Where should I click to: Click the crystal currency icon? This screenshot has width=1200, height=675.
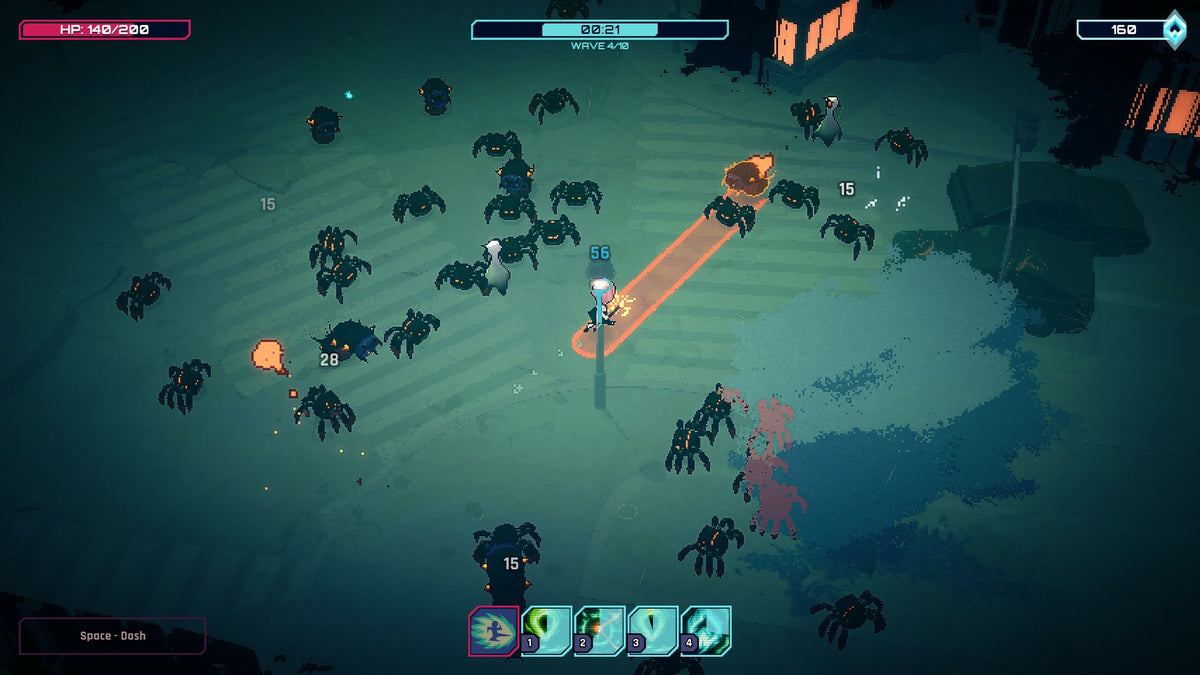(1174, 29)
